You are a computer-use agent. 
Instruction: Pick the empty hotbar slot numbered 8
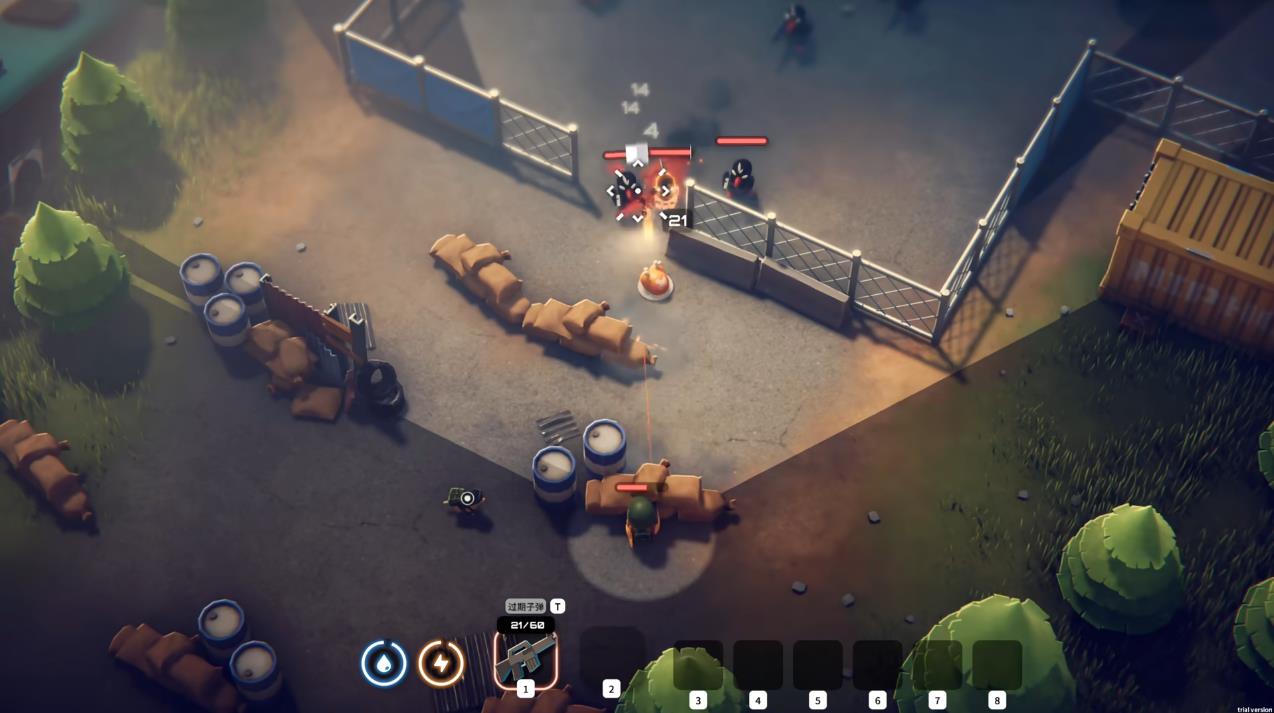pos(996,665)
